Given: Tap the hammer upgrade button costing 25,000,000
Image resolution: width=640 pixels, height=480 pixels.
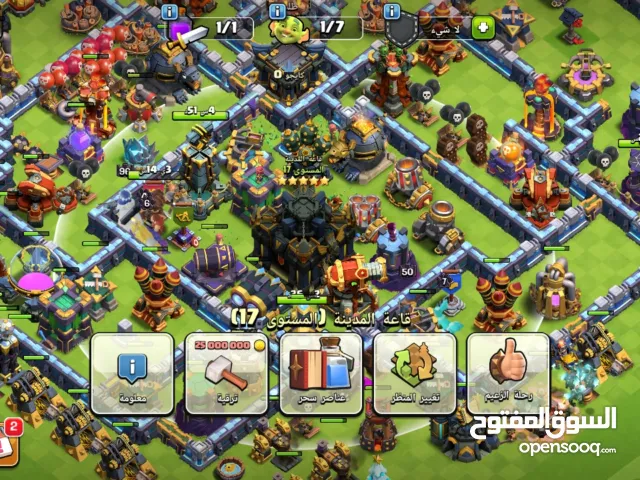Looking at the screenshot, I should point(226,372).
